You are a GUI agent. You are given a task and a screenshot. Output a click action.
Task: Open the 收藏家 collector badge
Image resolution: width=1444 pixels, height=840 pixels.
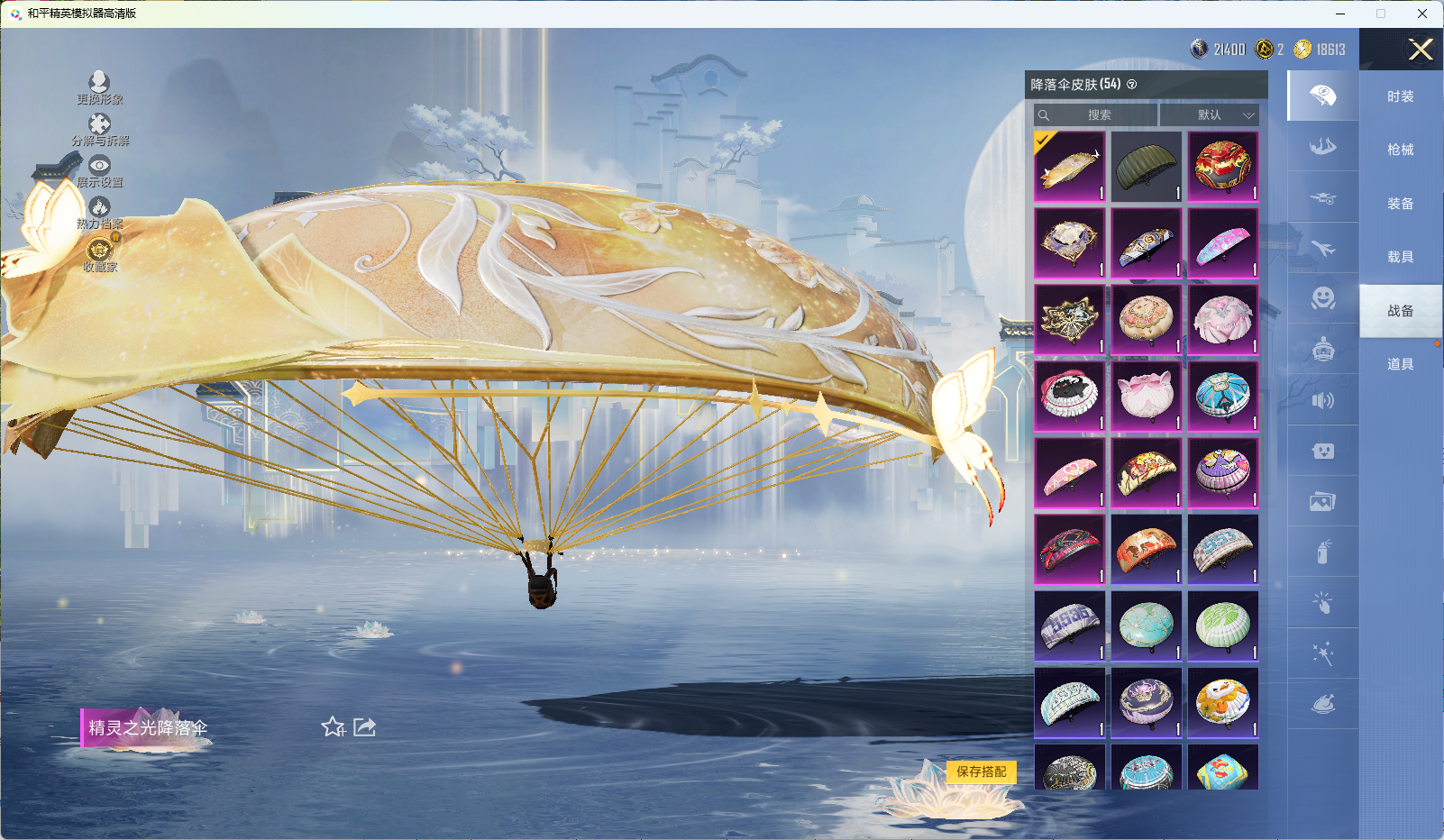coord(99,253)
